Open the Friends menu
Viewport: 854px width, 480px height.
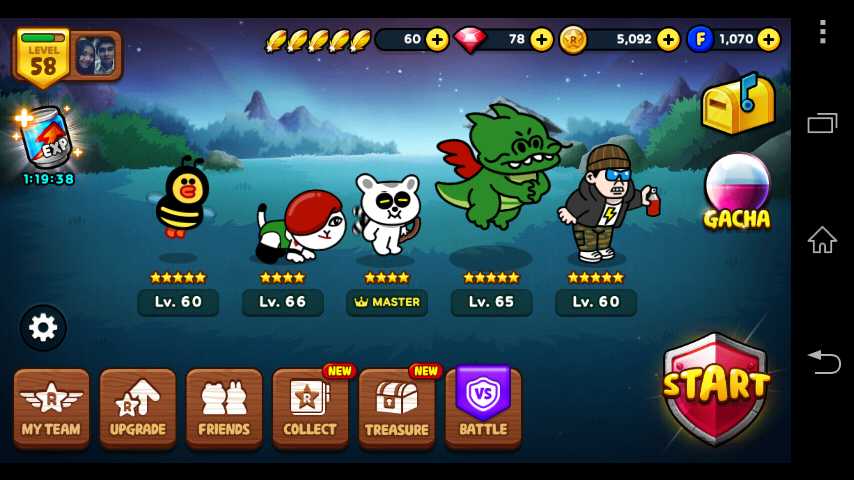pos(224,407)
